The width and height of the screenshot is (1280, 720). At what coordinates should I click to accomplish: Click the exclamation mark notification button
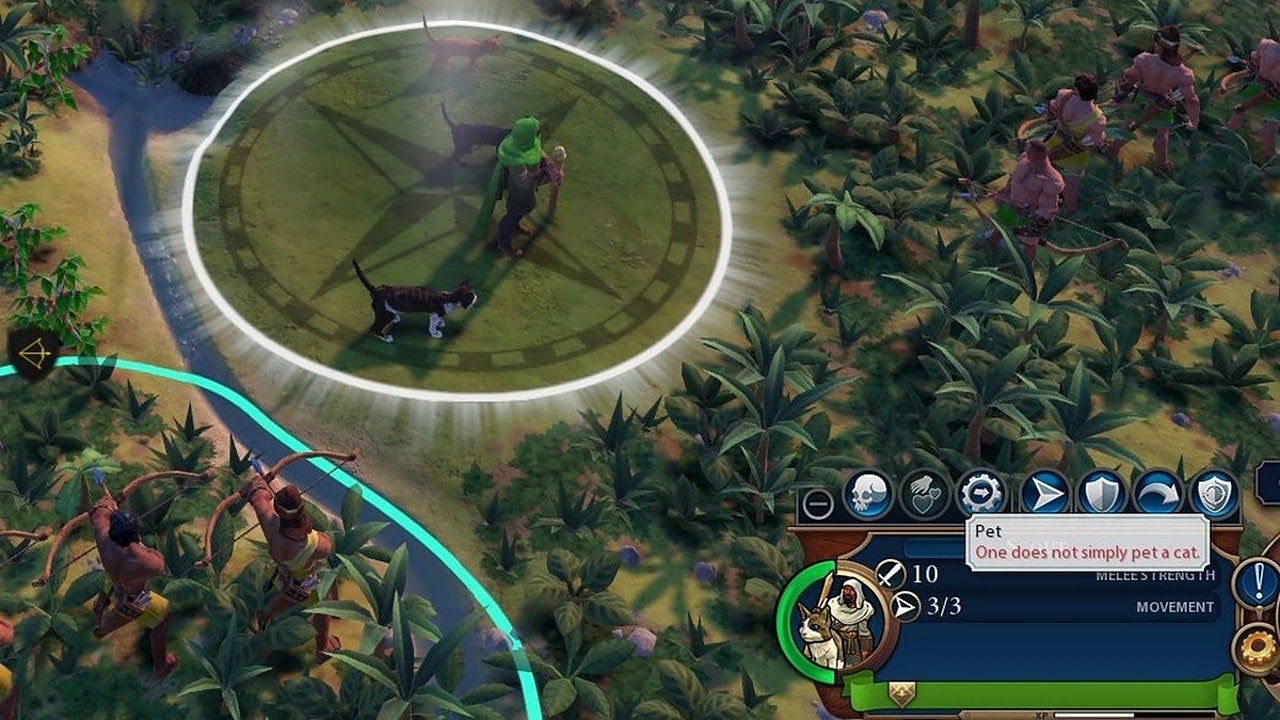coord(1258,583)
